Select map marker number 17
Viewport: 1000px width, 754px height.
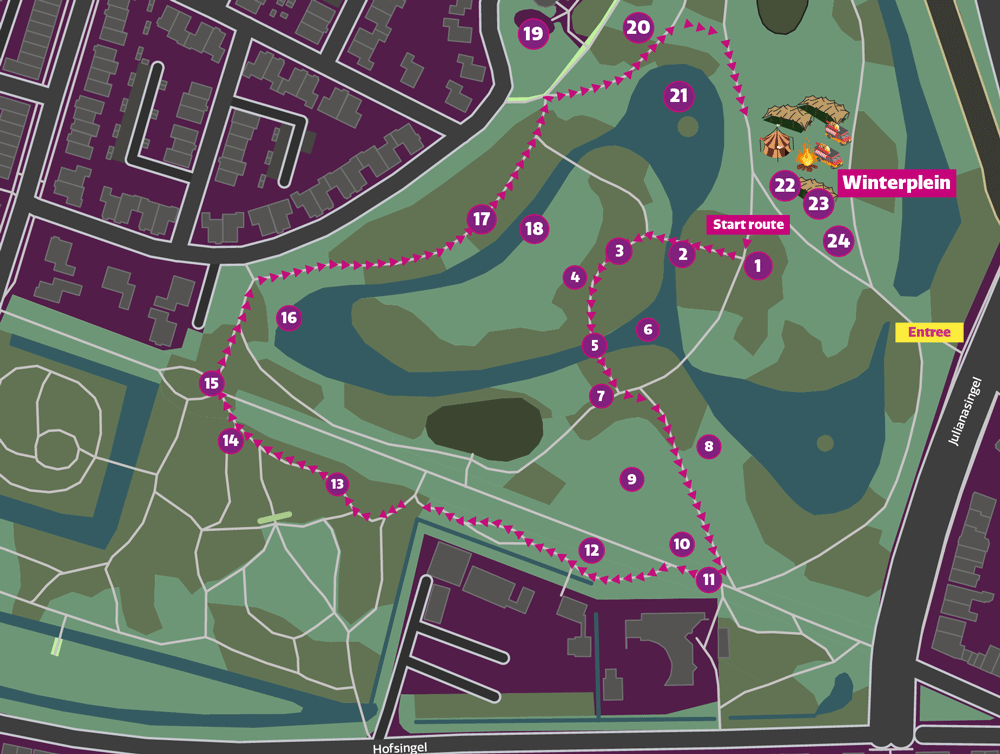tap(482, 219)
